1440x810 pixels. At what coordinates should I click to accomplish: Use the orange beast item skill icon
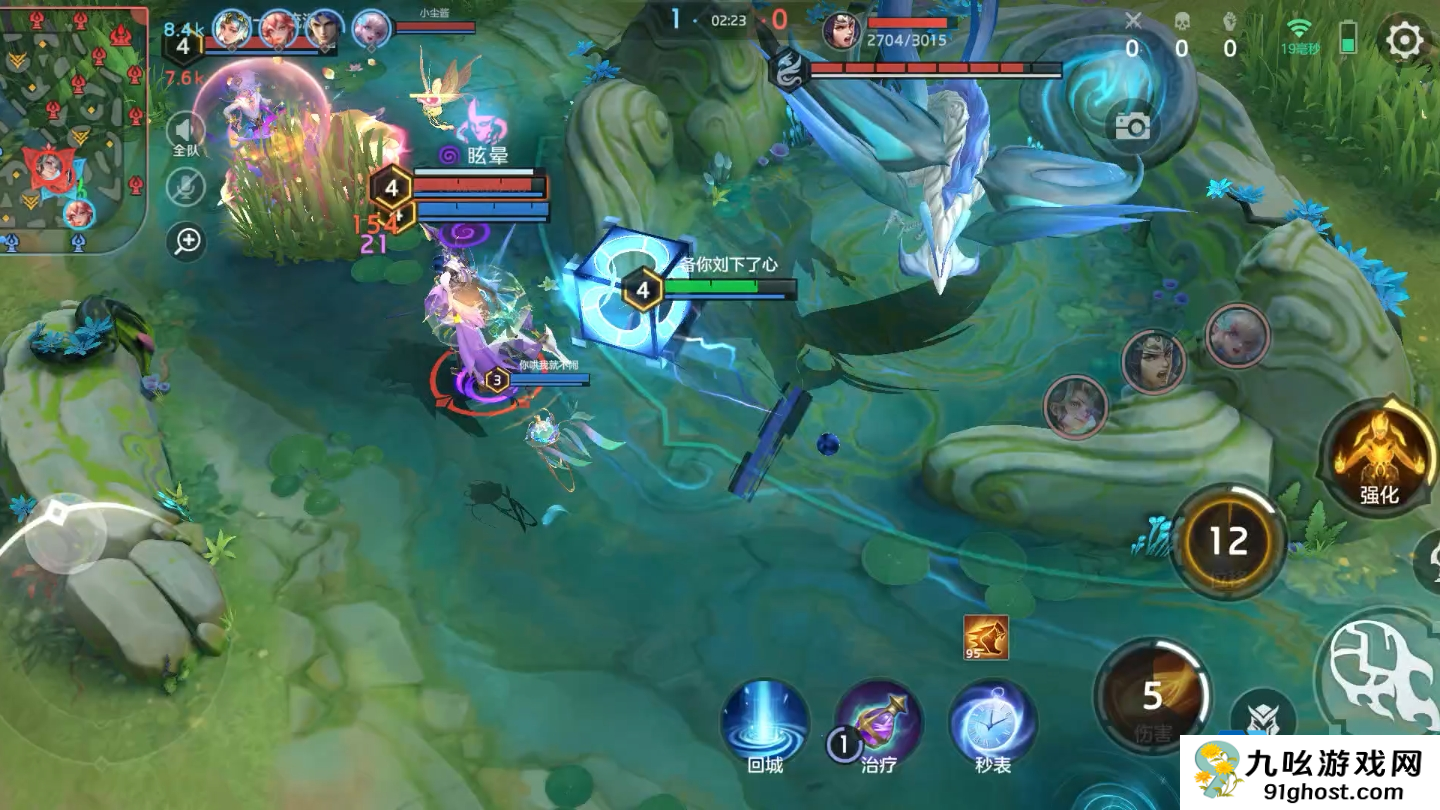tap(986, 637)
